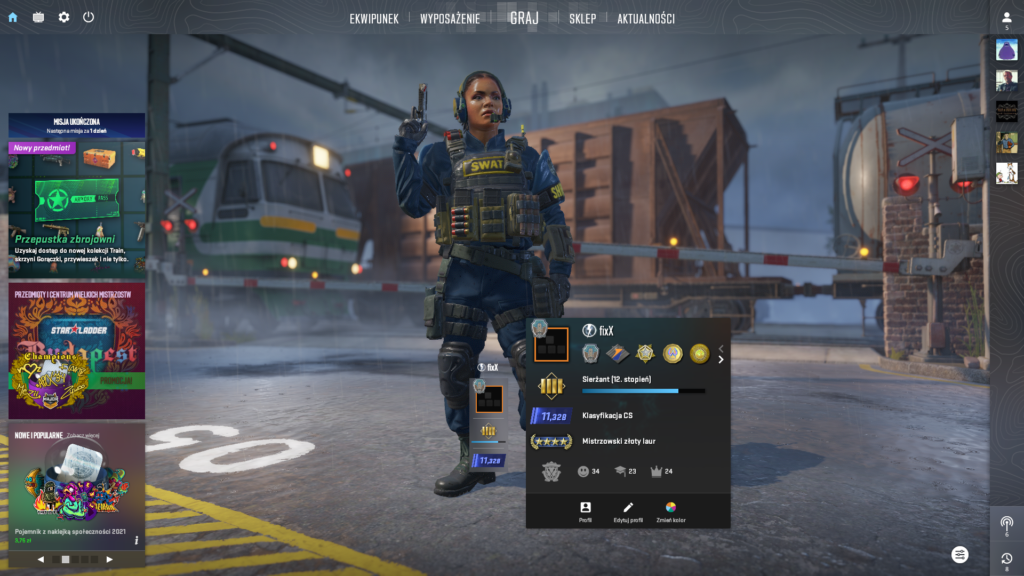Viewport: 1024px width, 576px height.
Task: Click the power quit icon
Action: 89,17
